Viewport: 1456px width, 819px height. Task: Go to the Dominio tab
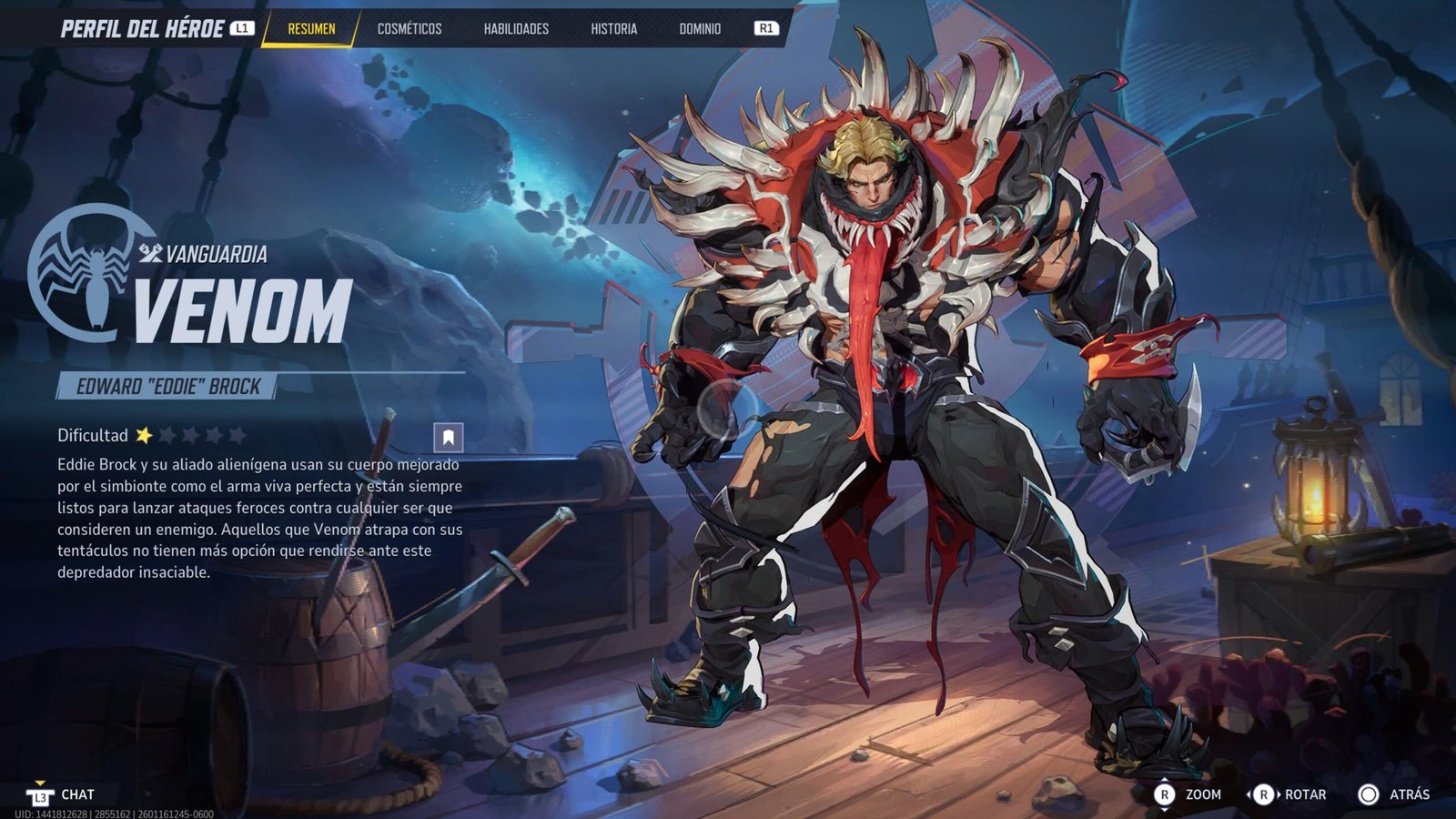coord(700,29)
